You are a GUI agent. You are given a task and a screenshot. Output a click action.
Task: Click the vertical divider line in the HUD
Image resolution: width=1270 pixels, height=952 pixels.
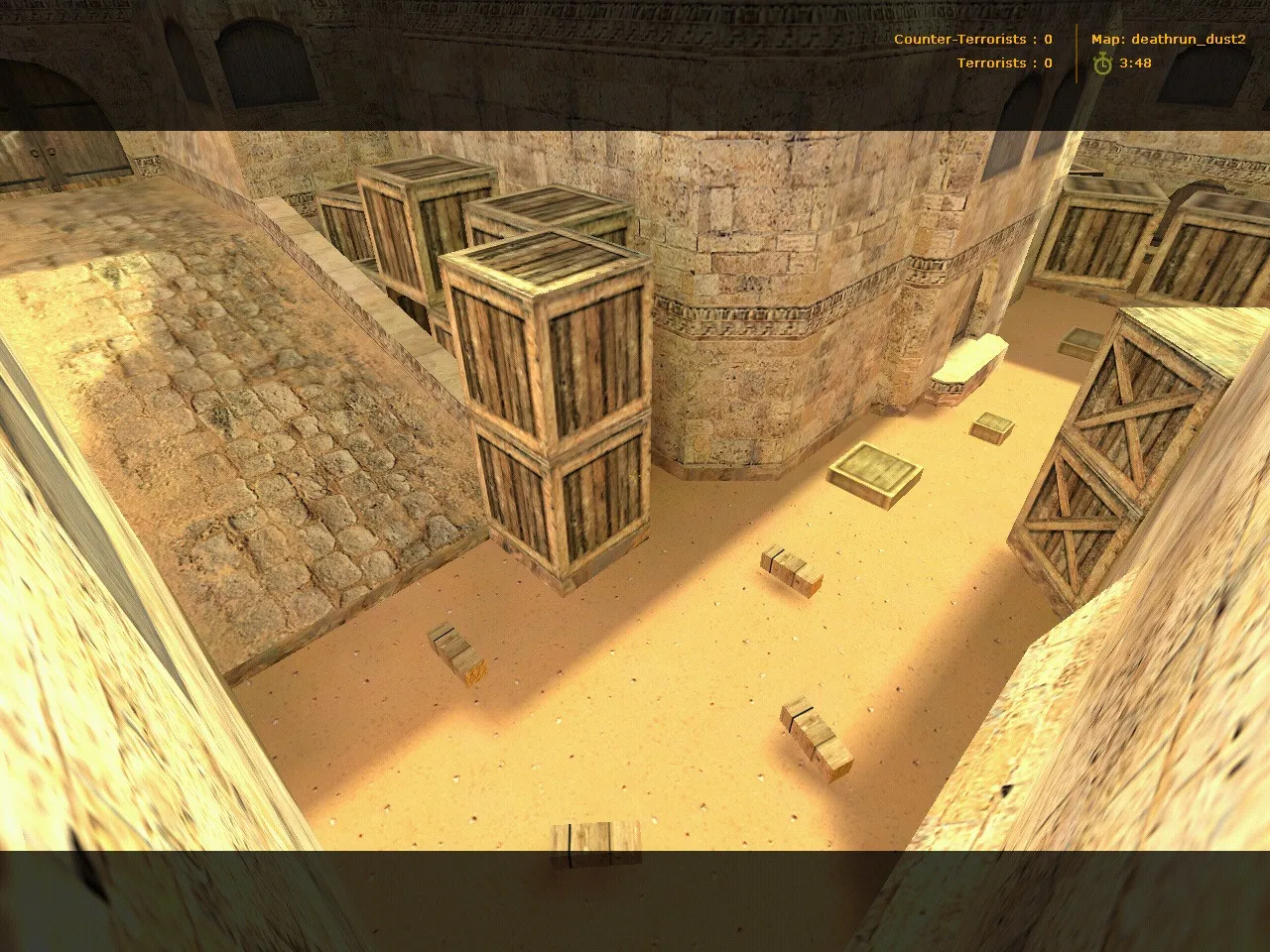pos(1077,50)
